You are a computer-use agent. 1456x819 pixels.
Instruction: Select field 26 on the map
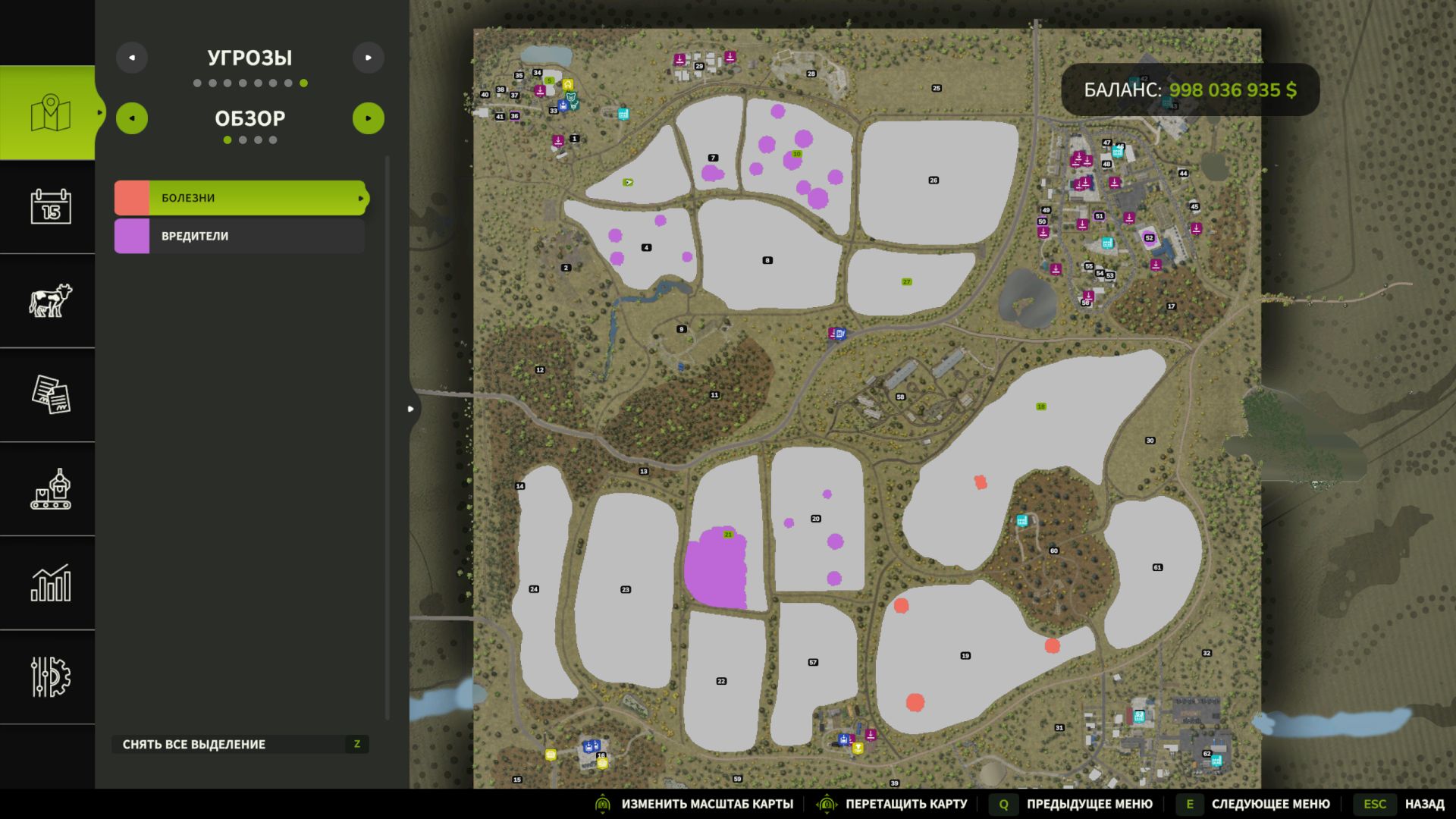coord(934,180)
